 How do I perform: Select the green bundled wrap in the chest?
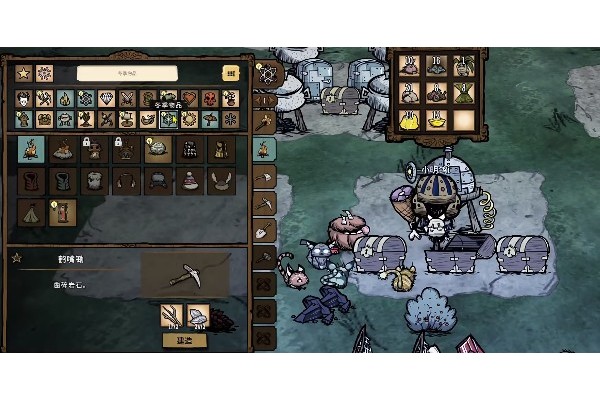point(463,92)
